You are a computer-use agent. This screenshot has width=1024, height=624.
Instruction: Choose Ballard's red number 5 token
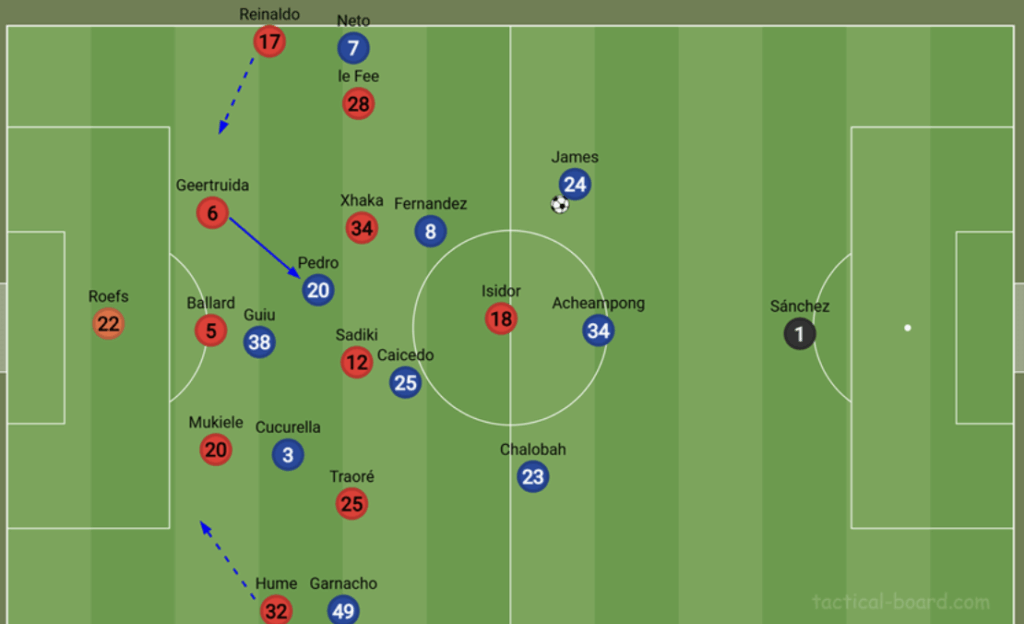coord(211,330)
